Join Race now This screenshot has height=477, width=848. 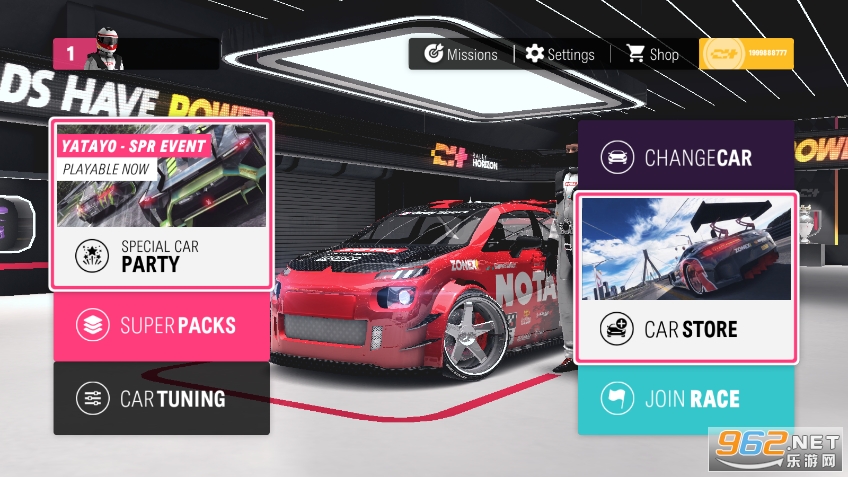(686, 399)
